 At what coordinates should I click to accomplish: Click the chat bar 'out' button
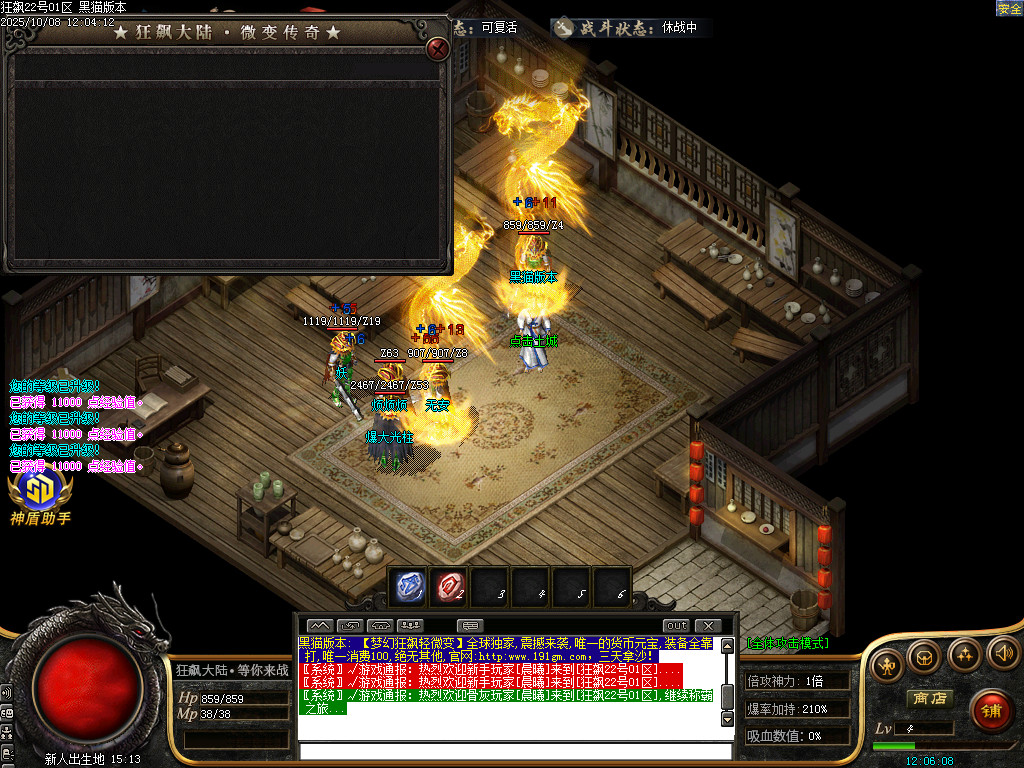click(677, 626)
